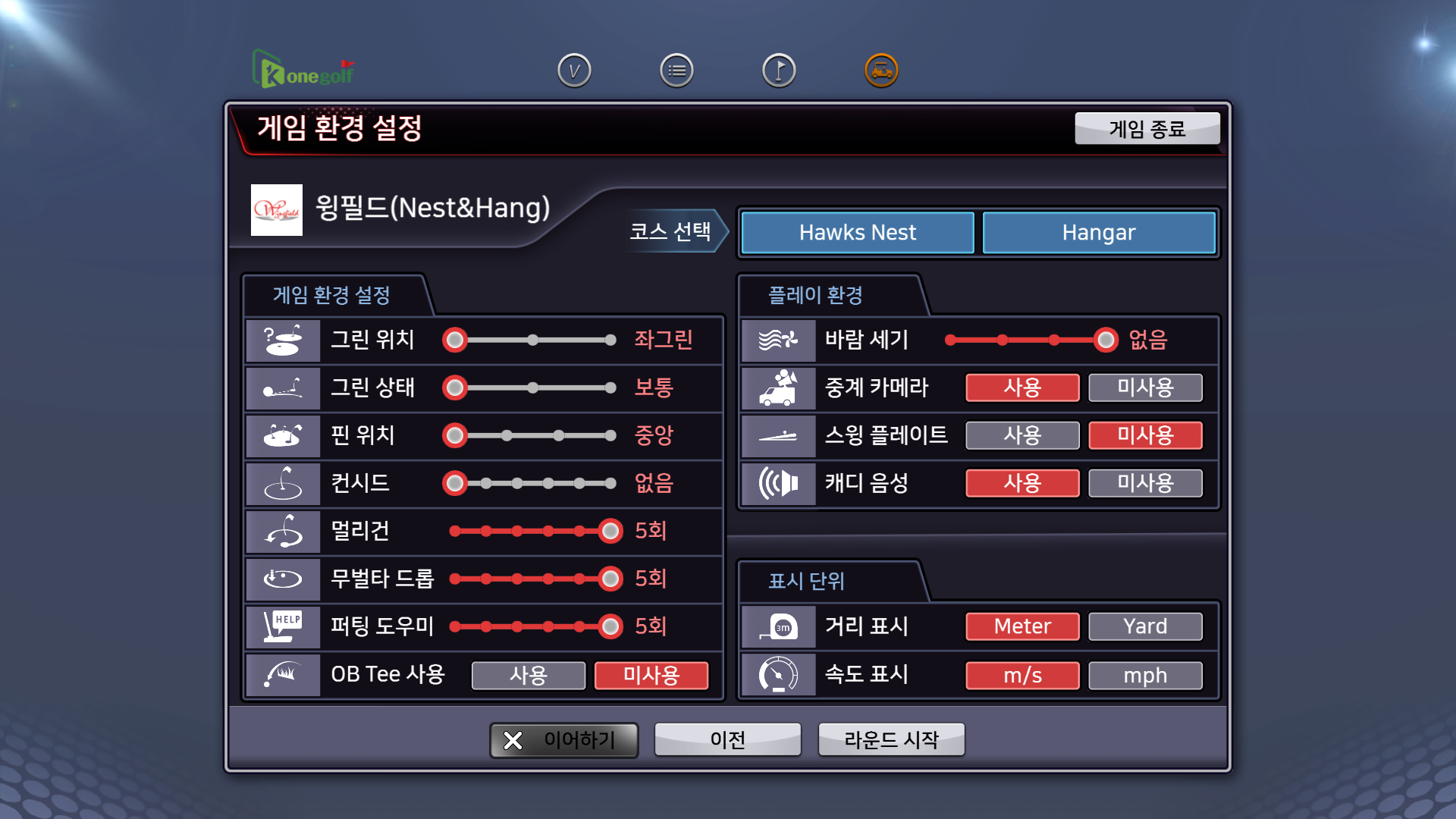Viewport: 1456px width, 819px height.
Task: Click the speed display gauge icon
Action: [778, 675]
